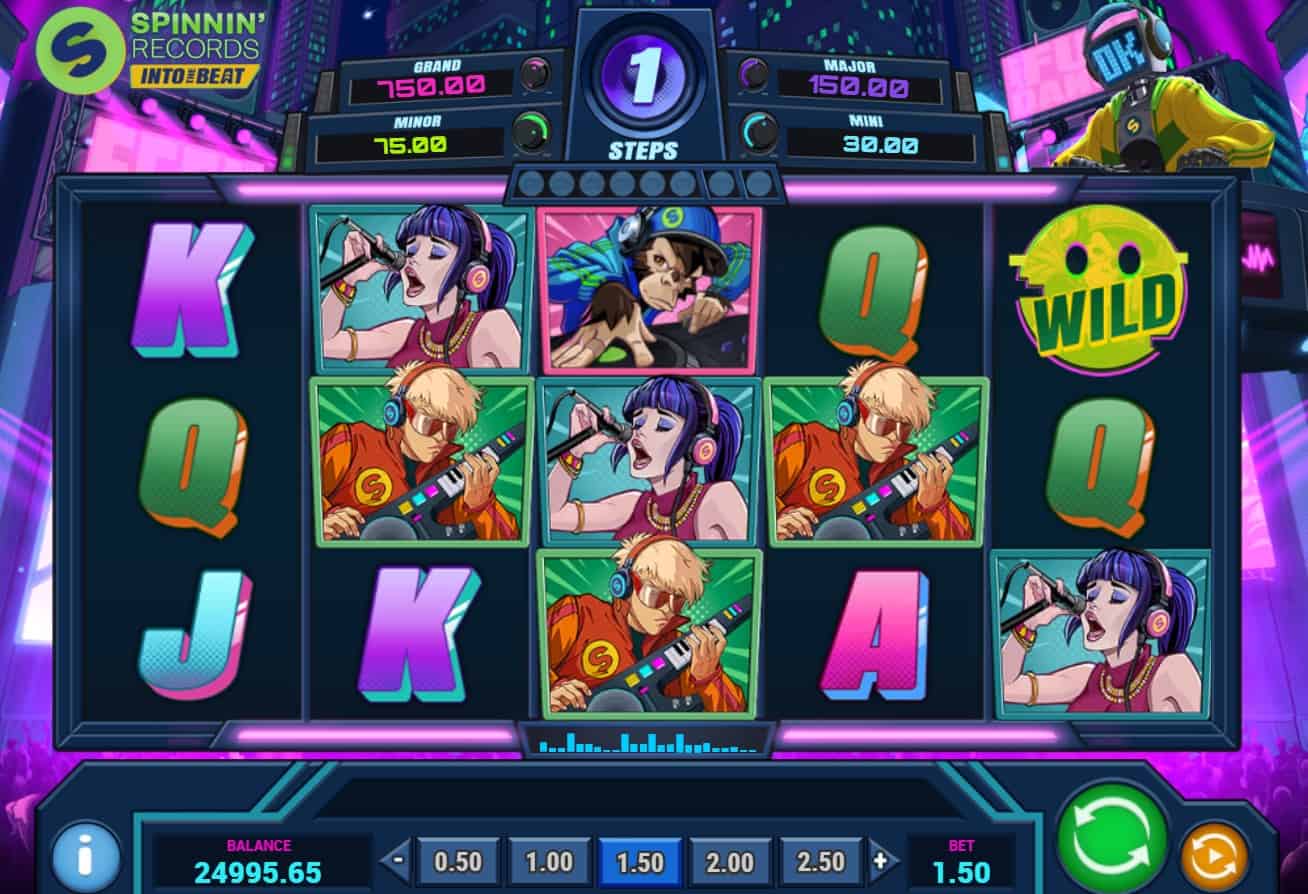Increase the bet with the plus arrow
This screenshot has width=1308, height=894.
[880, 862]
